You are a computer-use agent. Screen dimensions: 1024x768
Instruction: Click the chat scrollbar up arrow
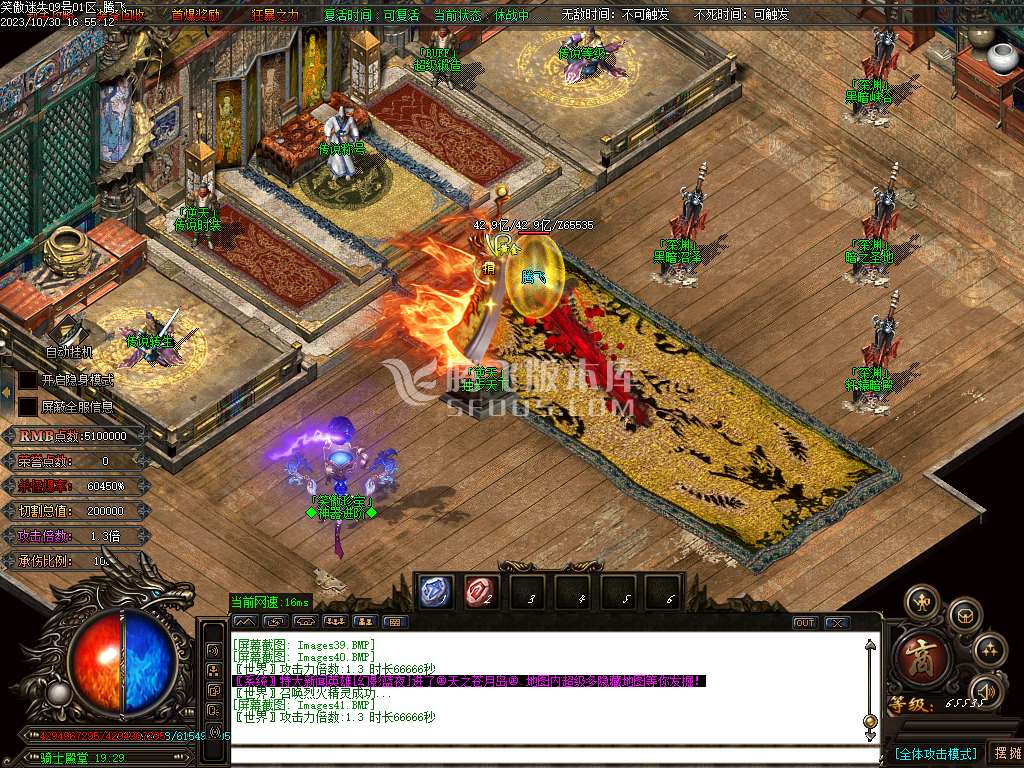click(871, 647)
